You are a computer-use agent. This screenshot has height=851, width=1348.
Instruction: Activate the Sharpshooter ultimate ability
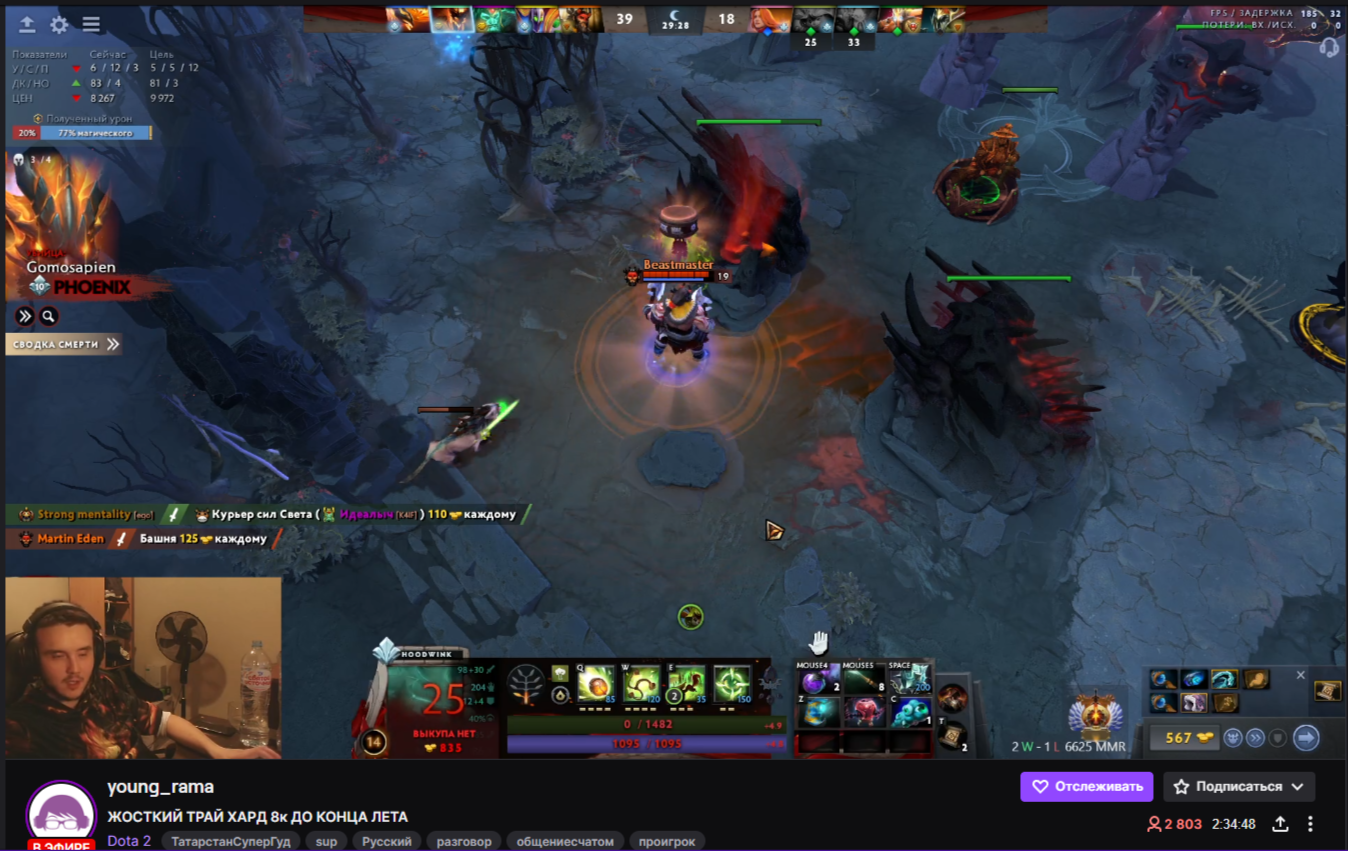[x=733, y=686]
